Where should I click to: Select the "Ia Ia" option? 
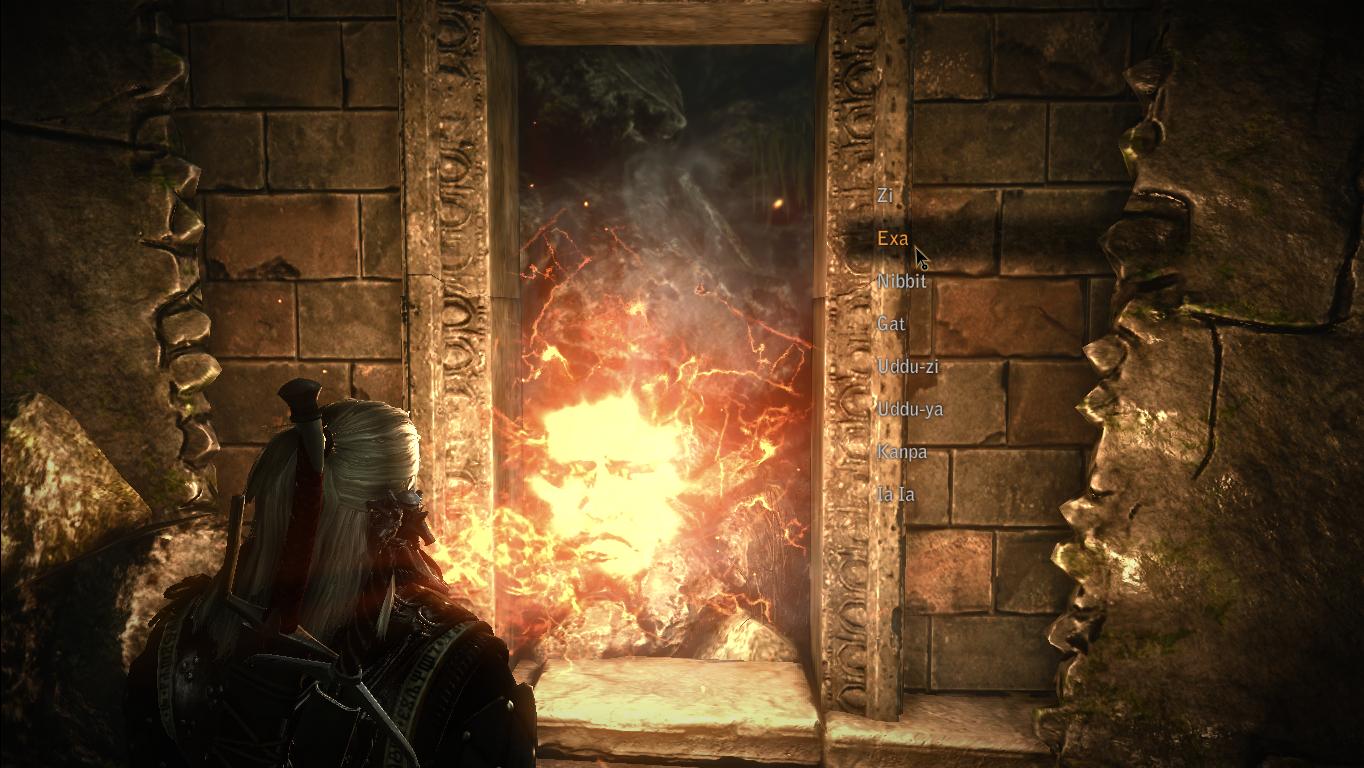895,495
